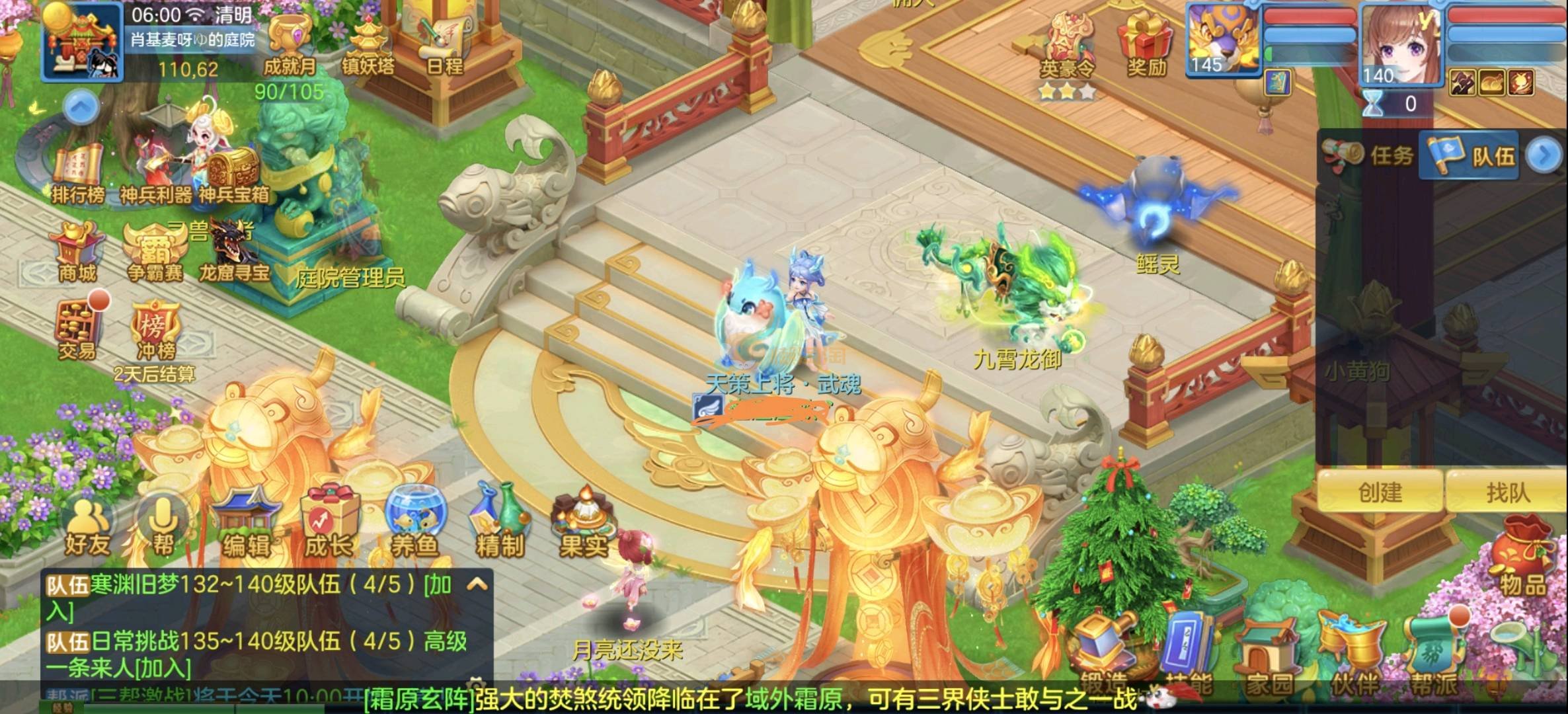Image resolution: width=1568 pixels, height=714 pixels.
Task: Collapse the left icon panel with the blue arrow
Action: click(81, 107)
